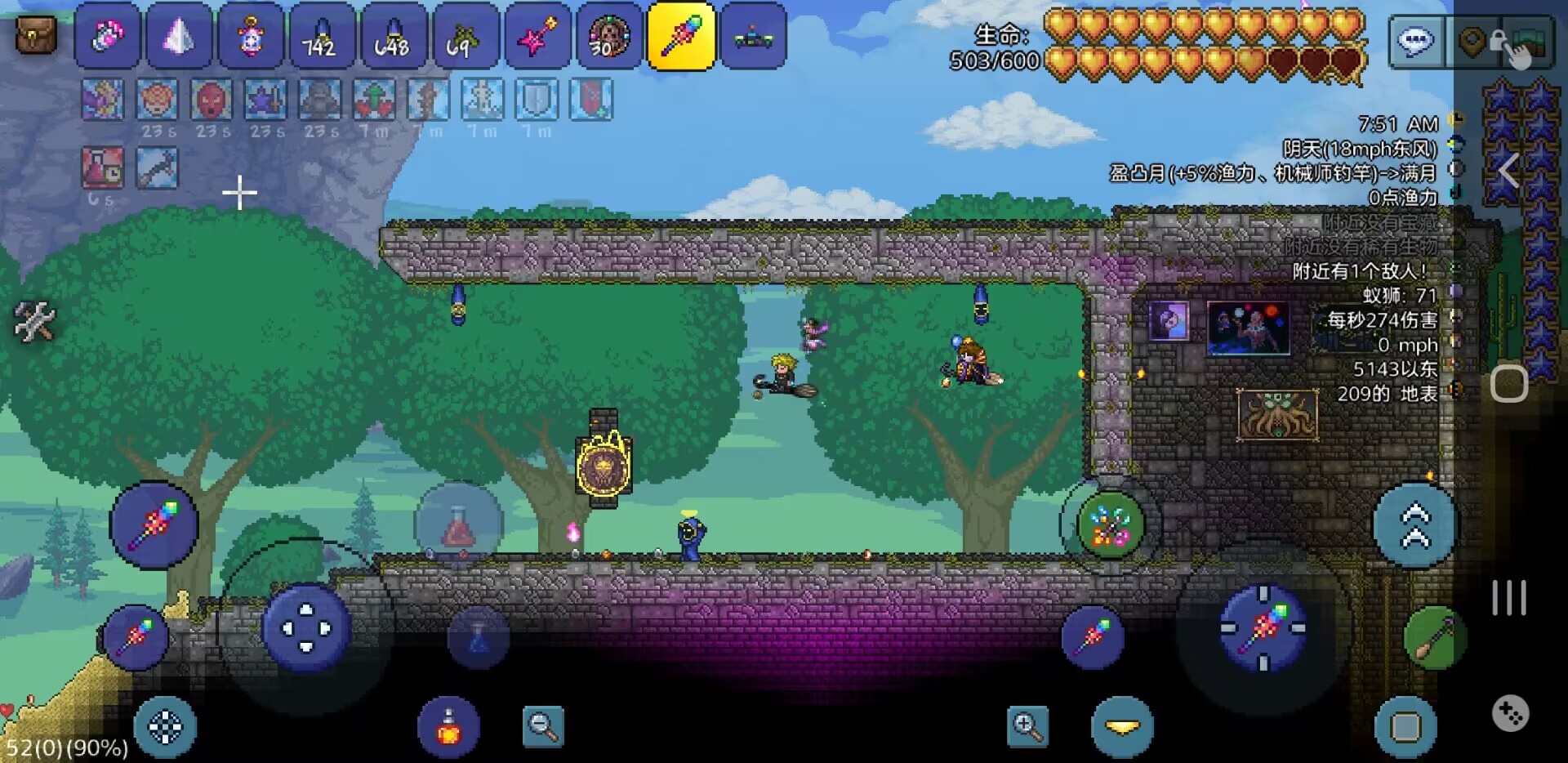Cancel the red potion-with-clock buff icon
1568x763 pixels.
103,167
